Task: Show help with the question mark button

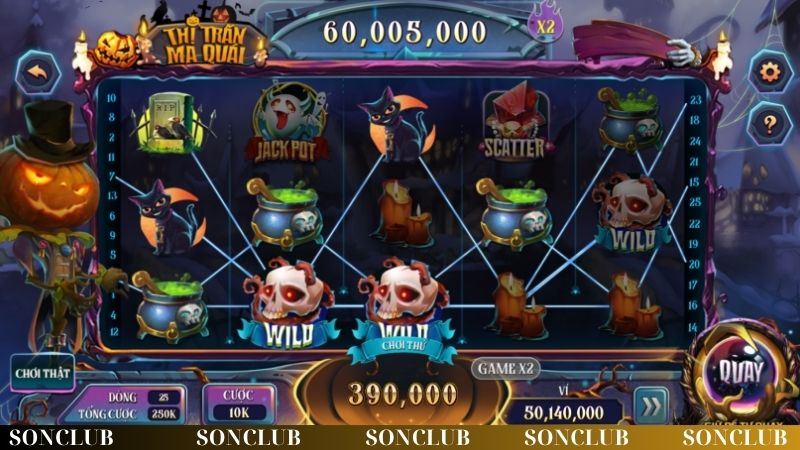Action: pyautogui.click(x=770, y=124)
